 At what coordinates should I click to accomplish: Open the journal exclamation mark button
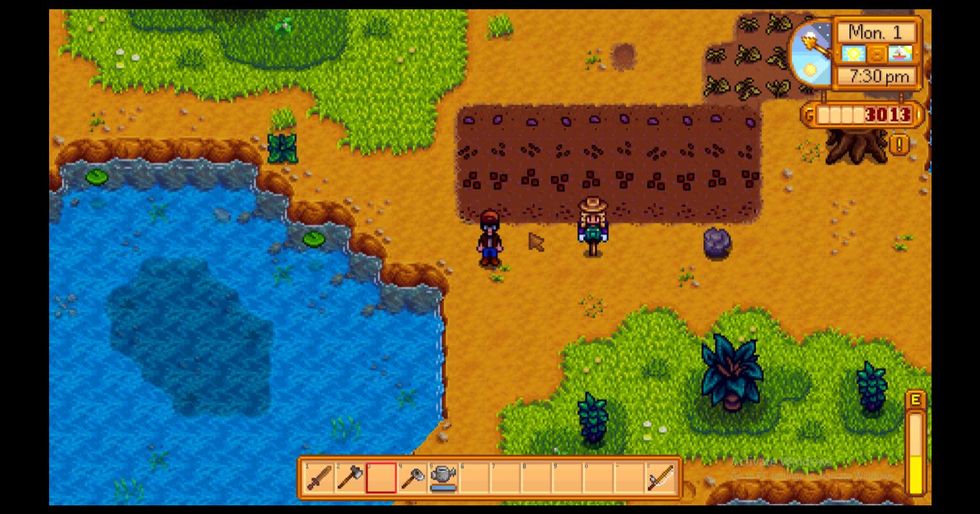(x=901, y=145)
